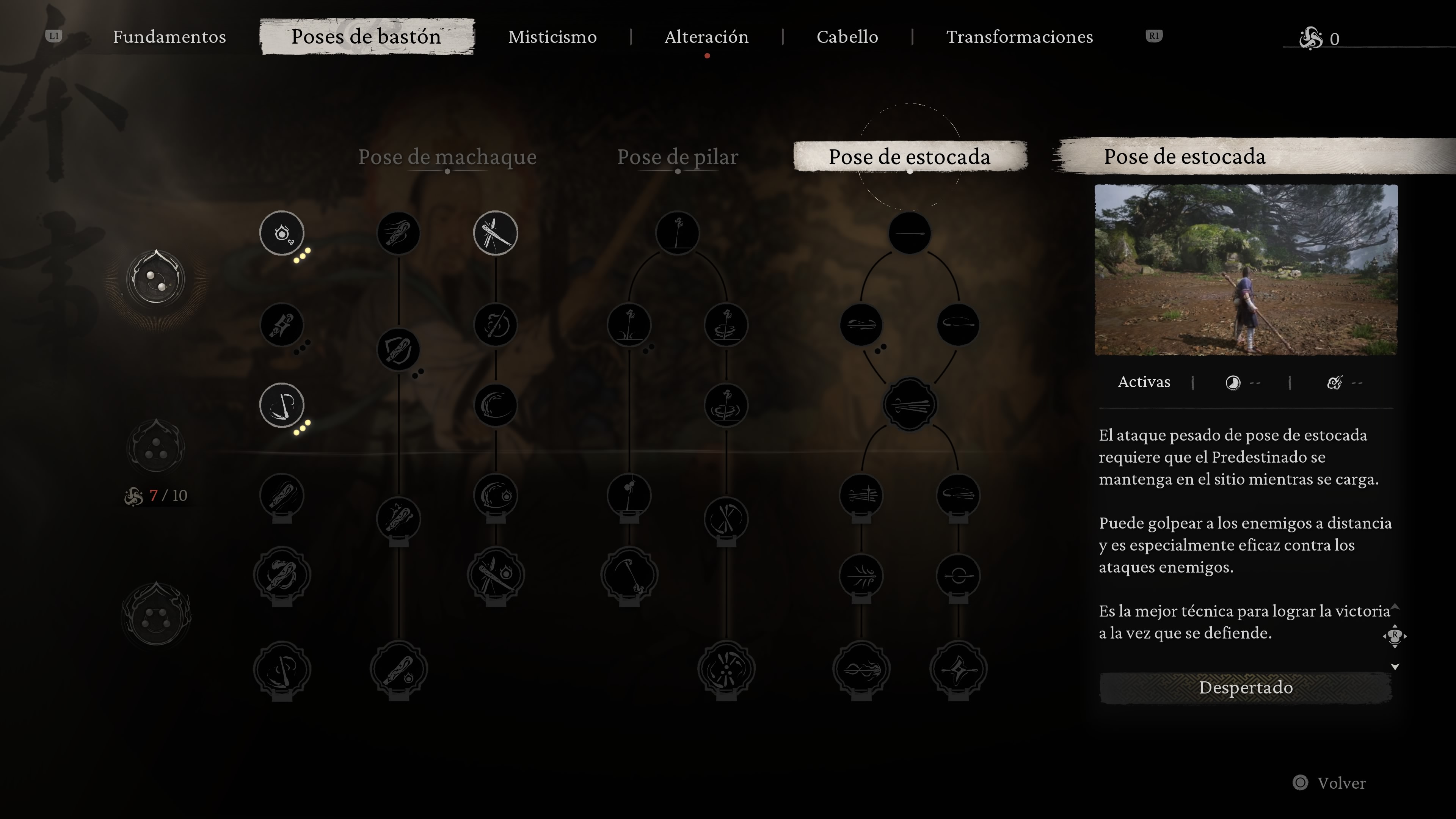
Task: Go to the Alteración tab
Action: (706, 37)
